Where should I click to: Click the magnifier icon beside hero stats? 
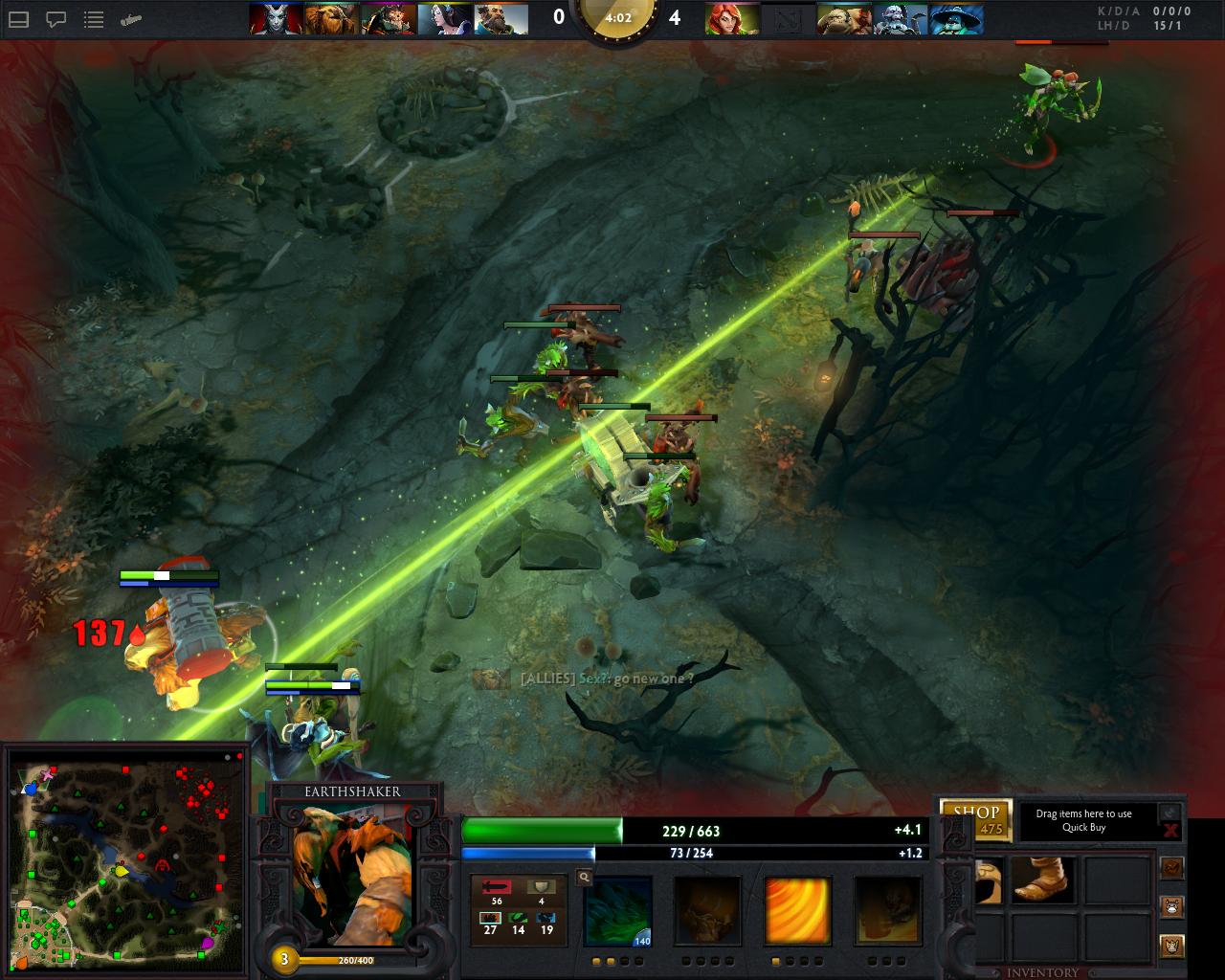[584, 877]
